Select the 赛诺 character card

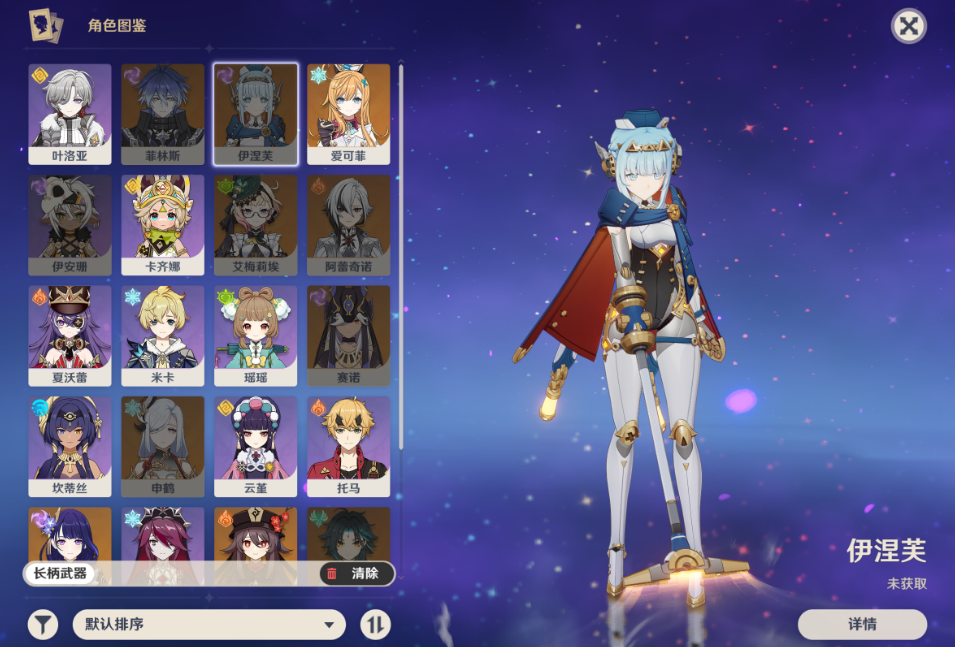[x=348, y=335]
